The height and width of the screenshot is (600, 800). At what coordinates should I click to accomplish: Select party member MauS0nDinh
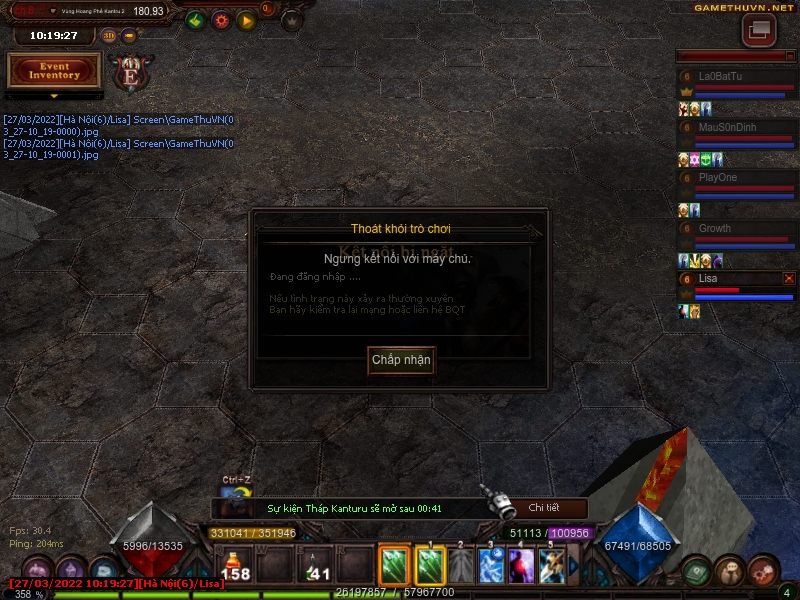734,128
